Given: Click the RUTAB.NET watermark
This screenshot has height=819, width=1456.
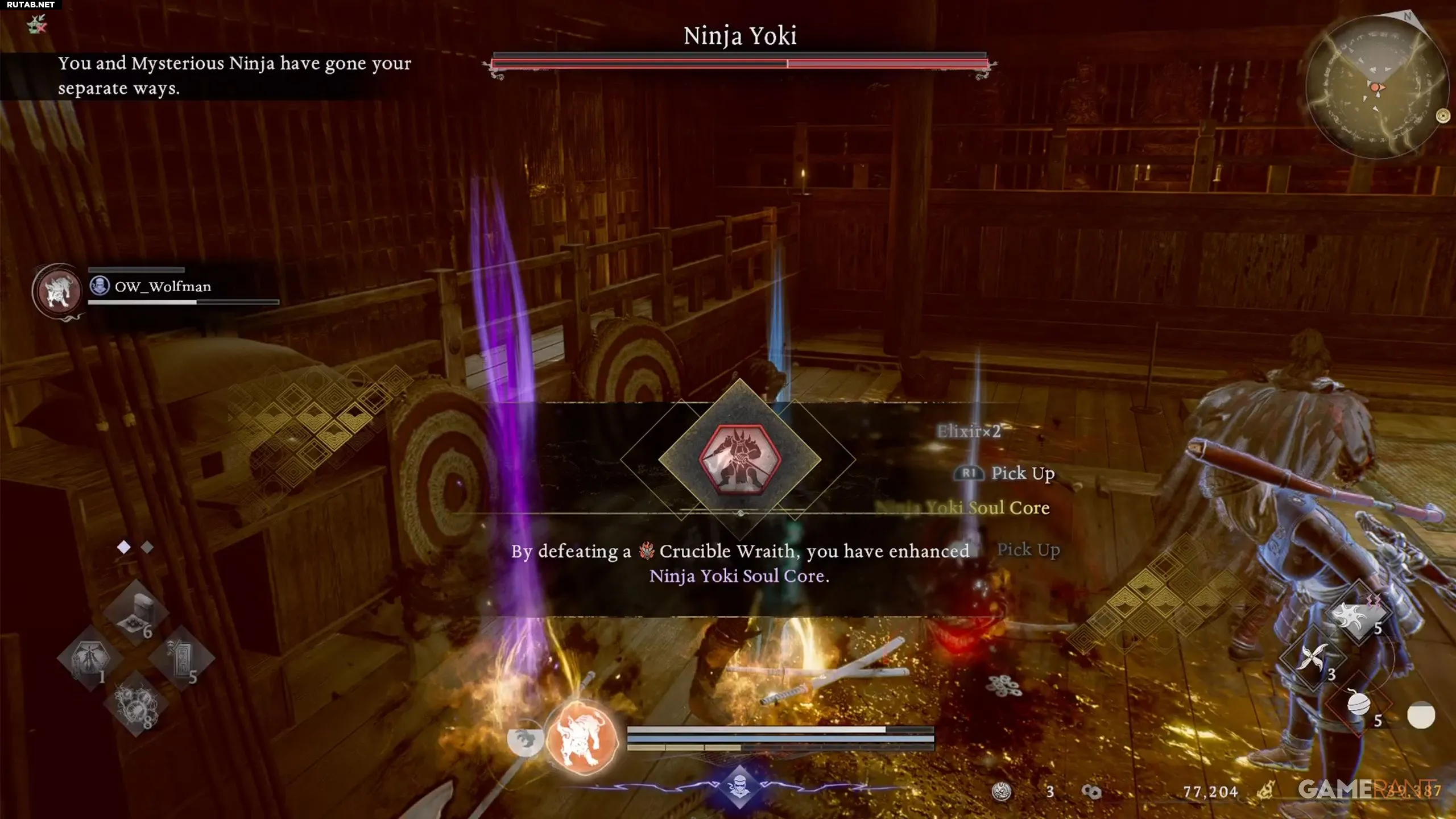Looking at the screenshot, I should [x=31, y=5].
